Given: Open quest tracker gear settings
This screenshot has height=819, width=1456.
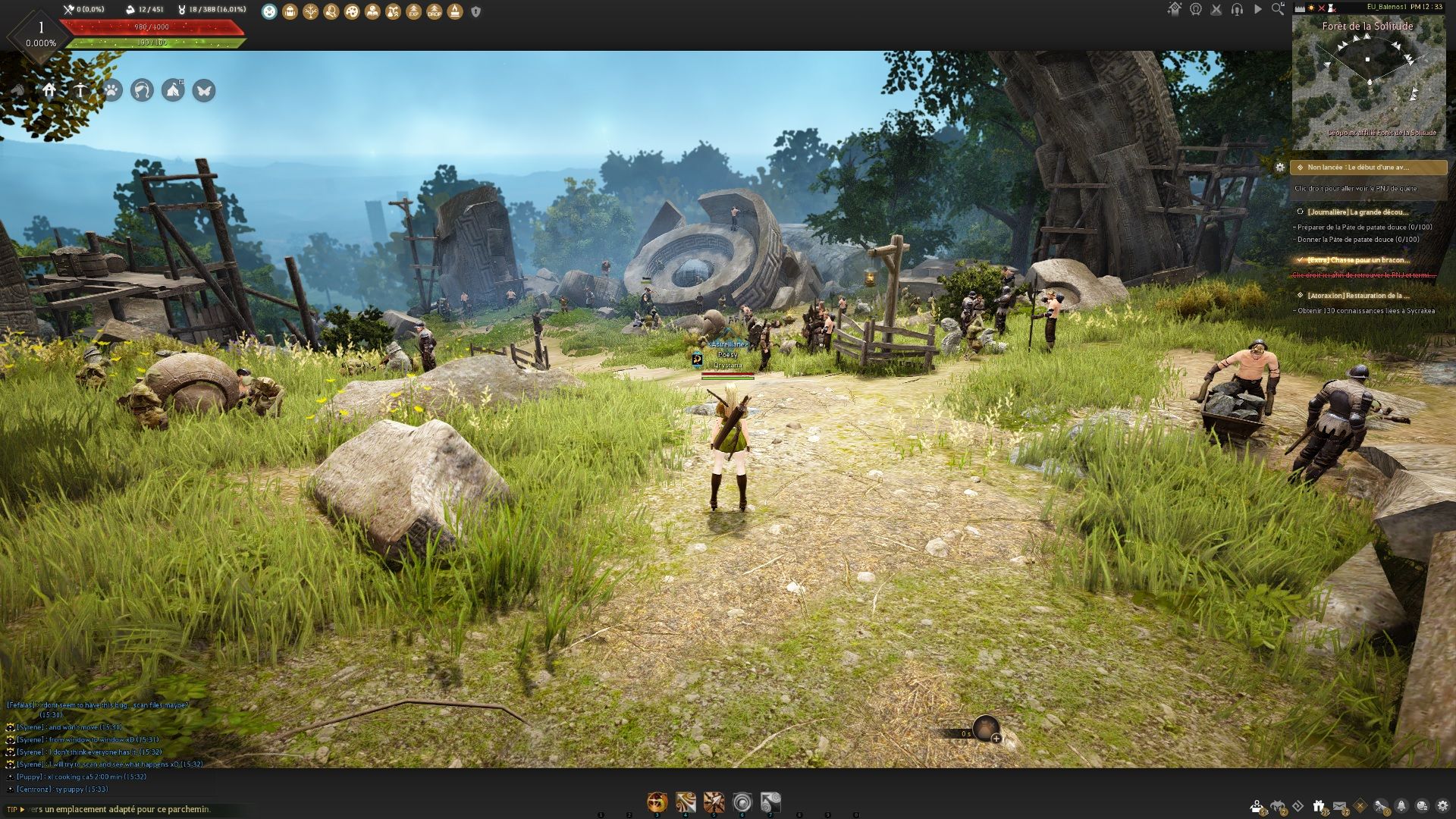Looking at the screenshot, I should click(1280, 168).
